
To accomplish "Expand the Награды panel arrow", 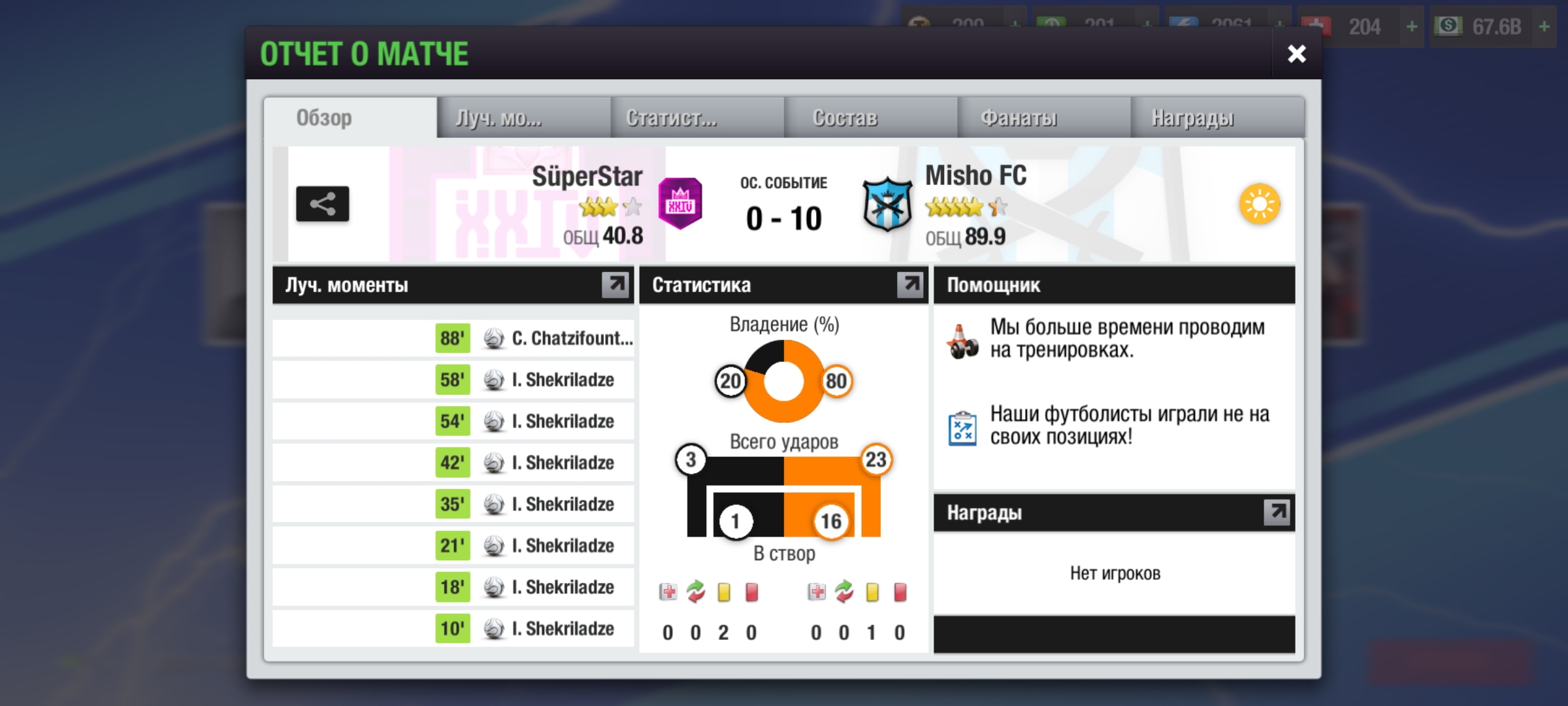I will coord(1277,513).
